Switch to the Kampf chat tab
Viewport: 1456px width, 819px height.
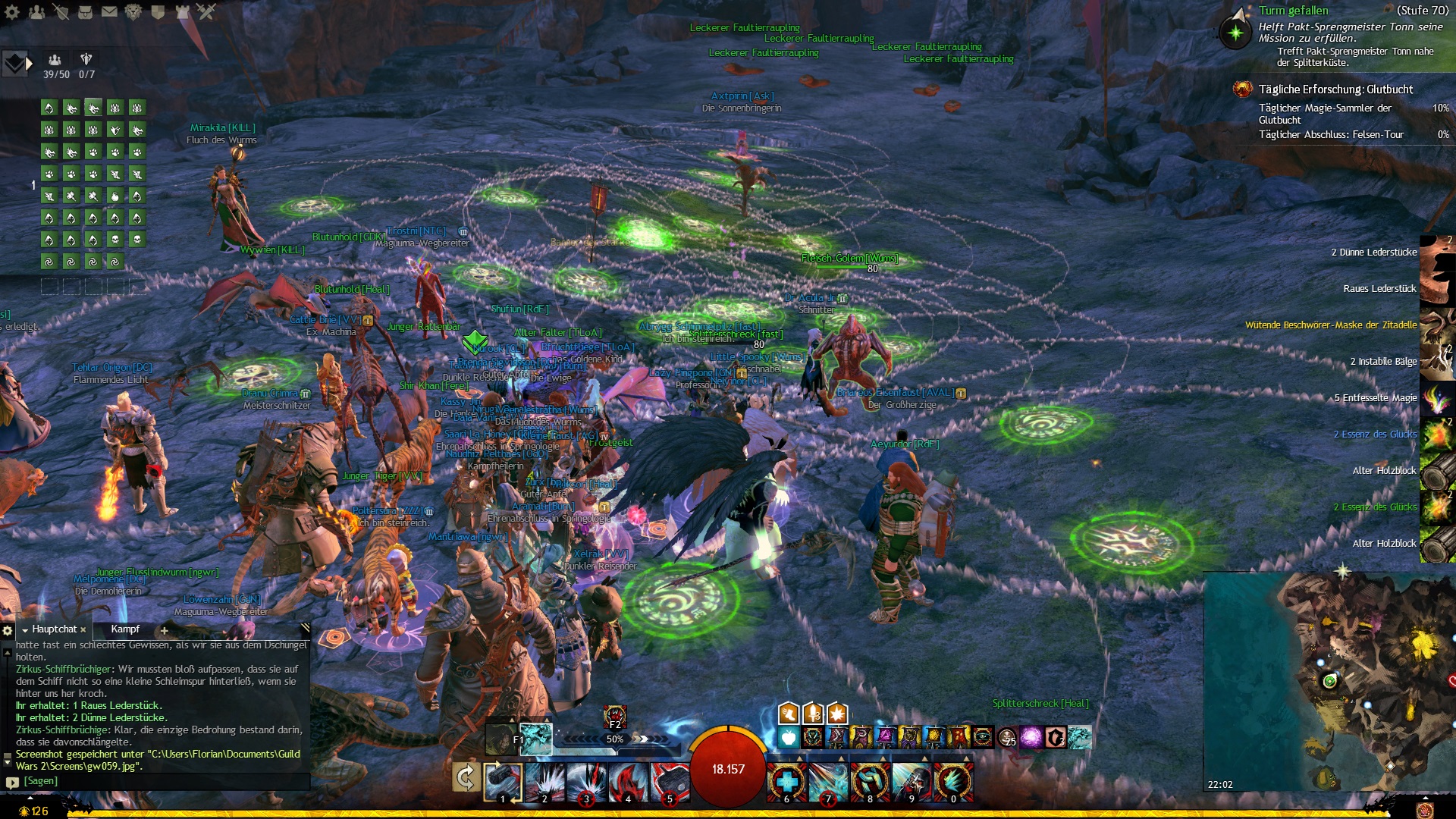click(125, 629)
